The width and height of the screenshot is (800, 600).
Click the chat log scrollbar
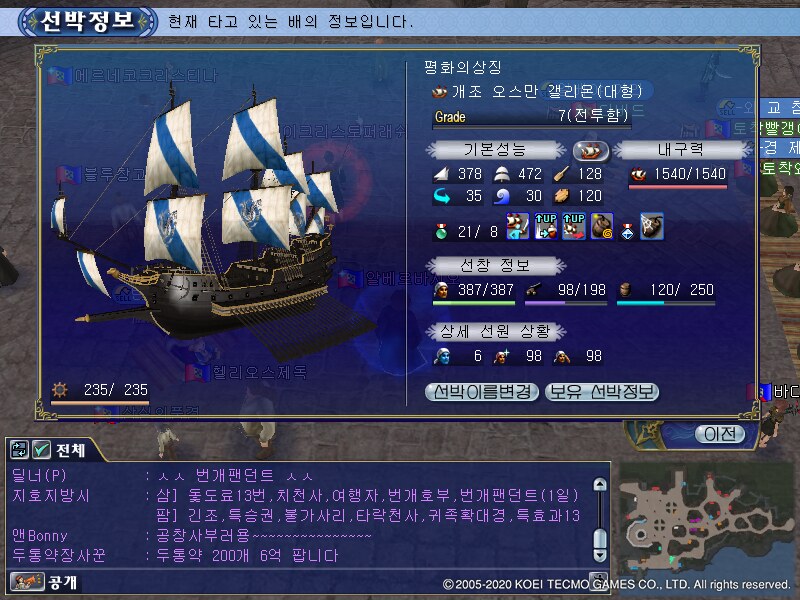(599, 520)
